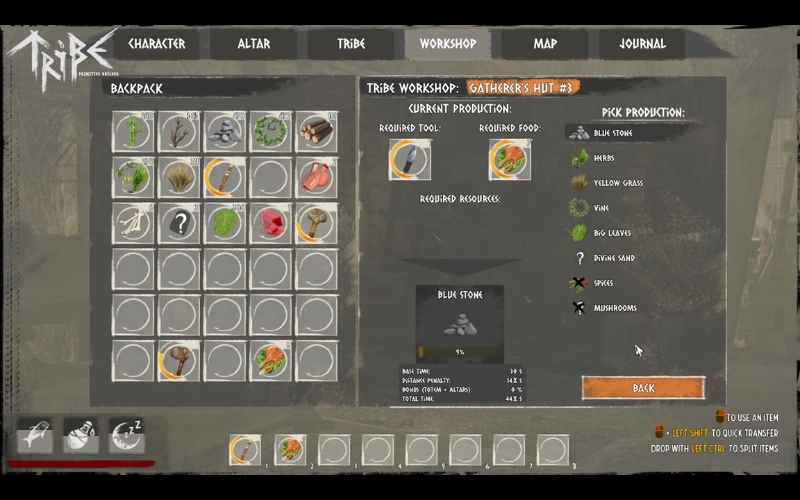The image size is (800, 500).
Task: Click the required food slot
Action: pyautogui.click(x=509, y=160)
